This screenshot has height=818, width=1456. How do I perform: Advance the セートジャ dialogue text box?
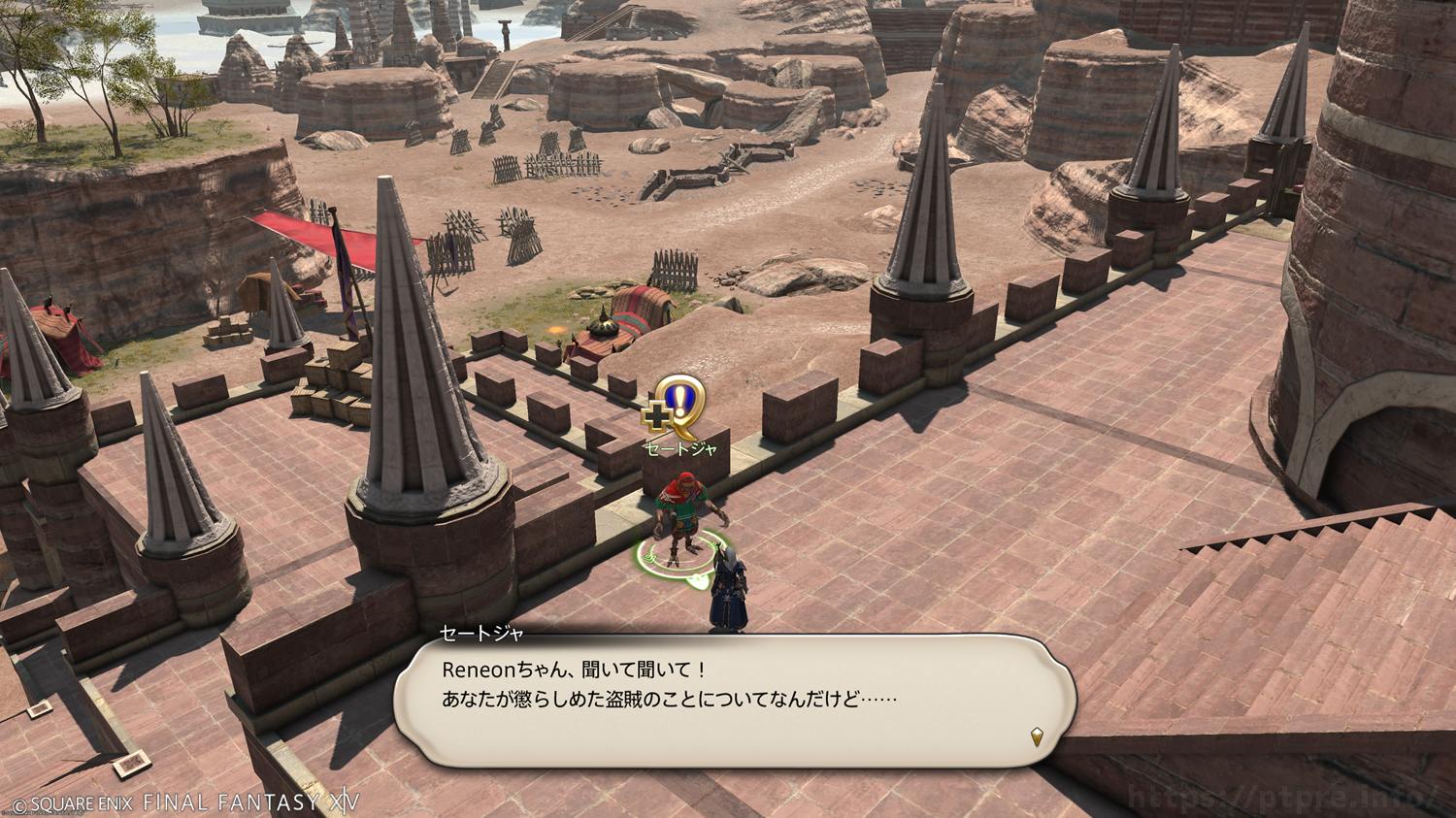coord(735,701)
